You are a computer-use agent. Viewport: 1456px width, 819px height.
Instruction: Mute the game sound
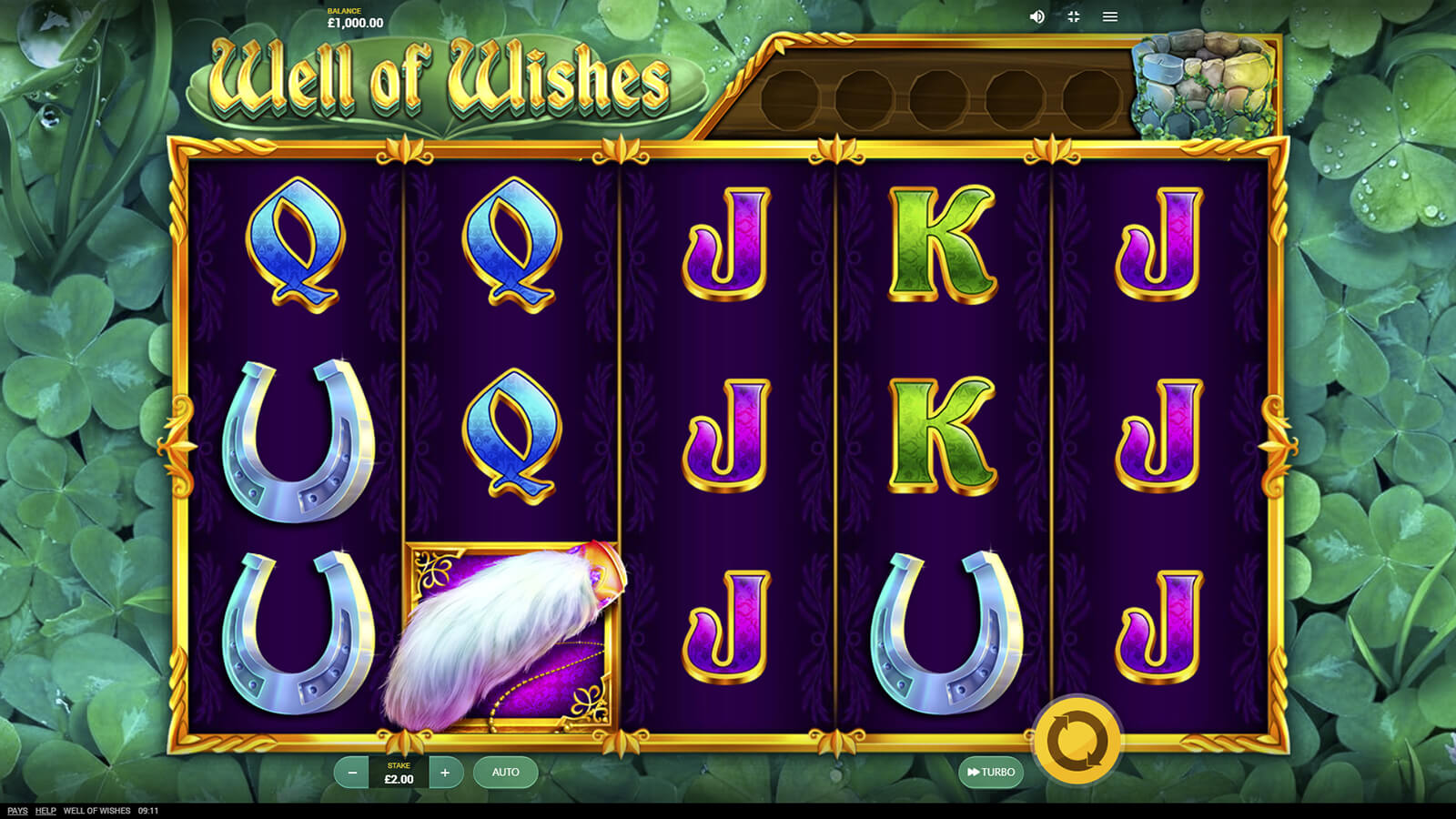(1036, 16)
